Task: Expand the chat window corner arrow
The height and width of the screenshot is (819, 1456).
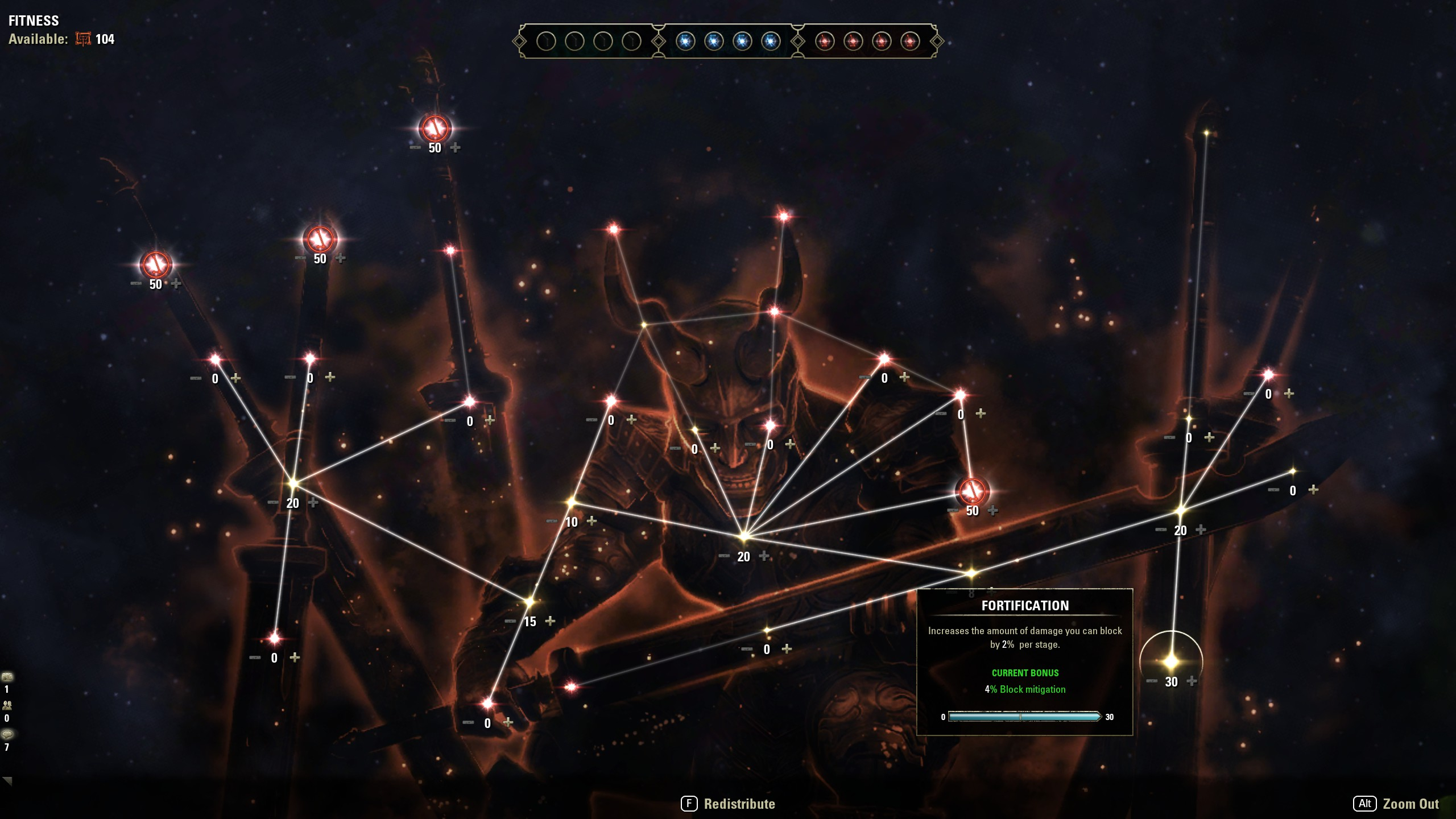Action: point(7,781)
